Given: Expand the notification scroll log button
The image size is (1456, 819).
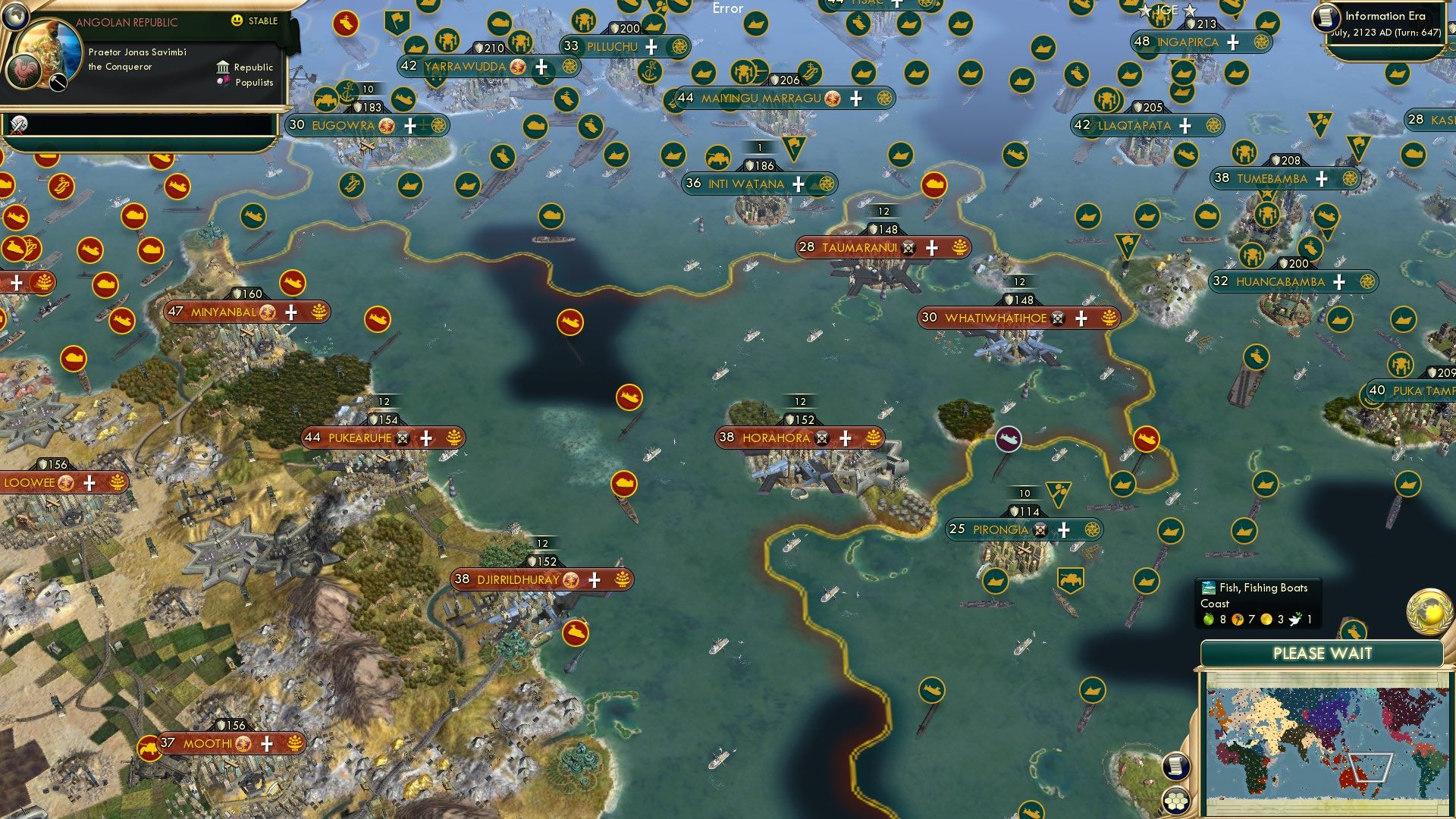Looking at the screenshot, I should [1176, 767].
